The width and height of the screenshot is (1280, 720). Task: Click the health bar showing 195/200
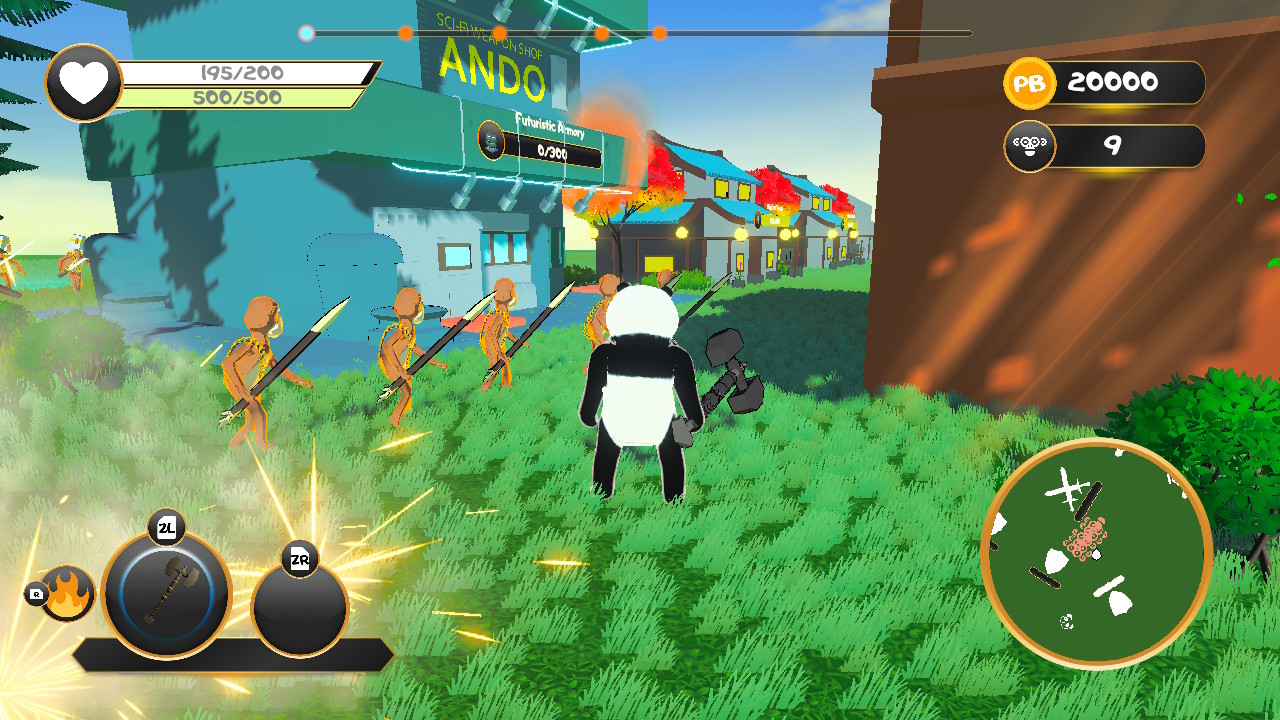(x=240, y=71)
